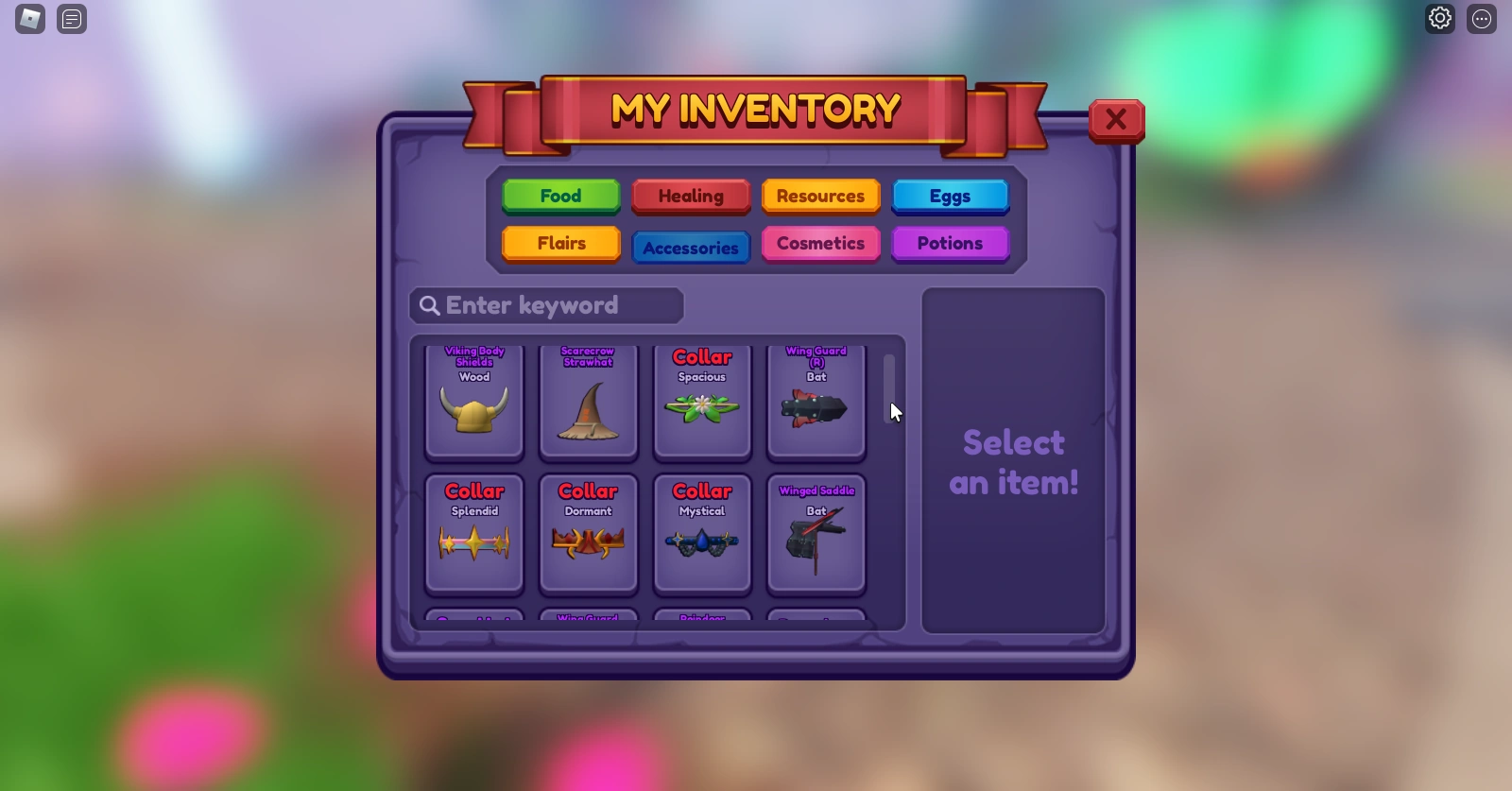
Task: Open the Roblox chat panel icon
Action: tap(71, 19)
